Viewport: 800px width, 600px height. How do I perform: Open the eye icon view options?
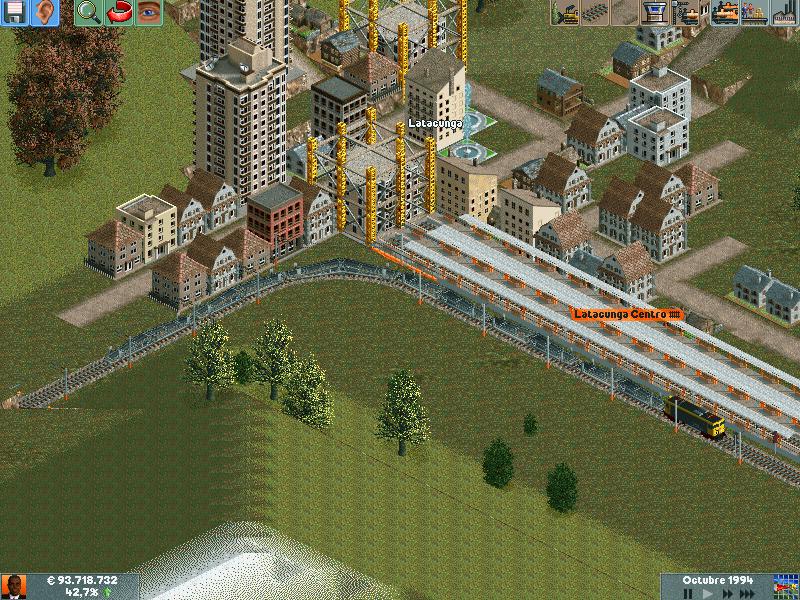tap(149, 13)
